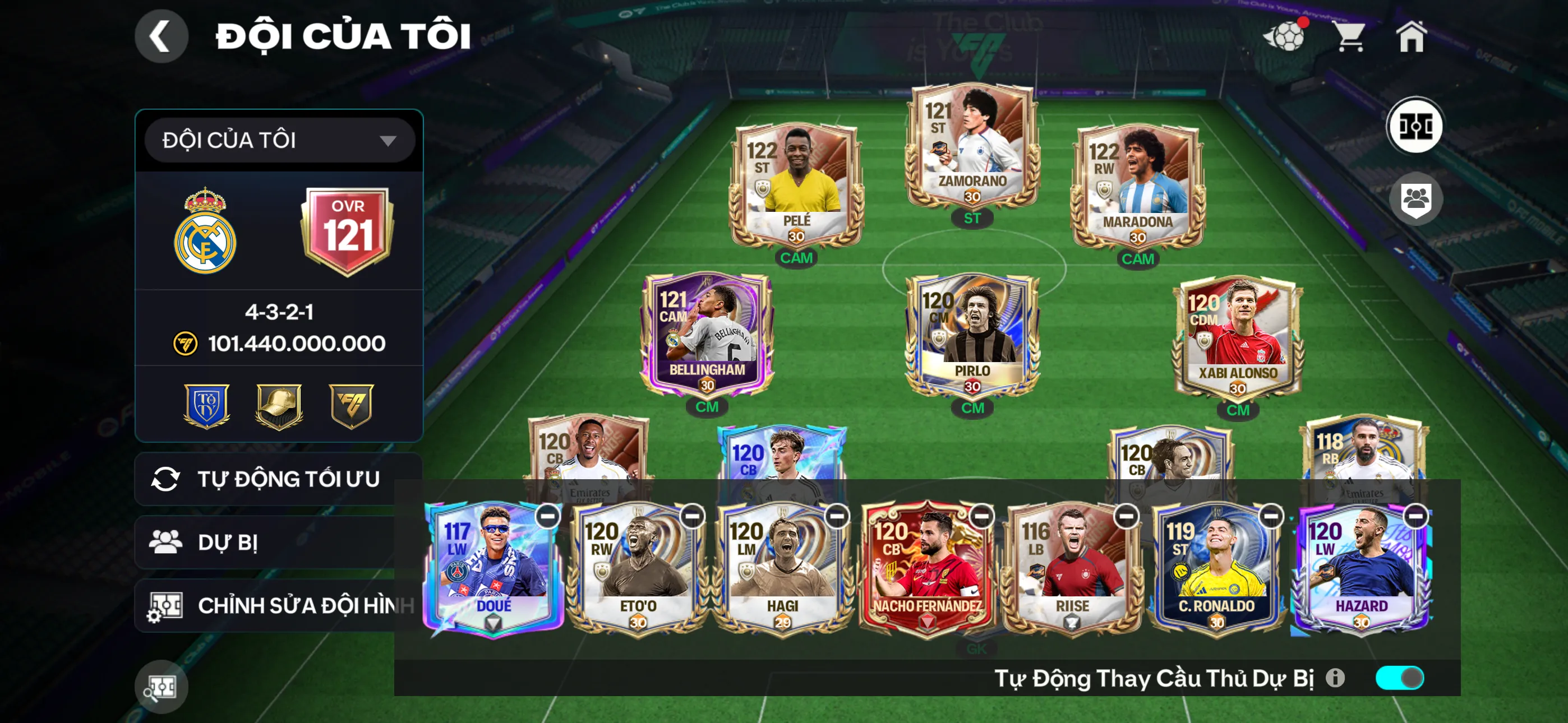Go back with the arrow button
1568x723 pixels.
click(161, 36)
